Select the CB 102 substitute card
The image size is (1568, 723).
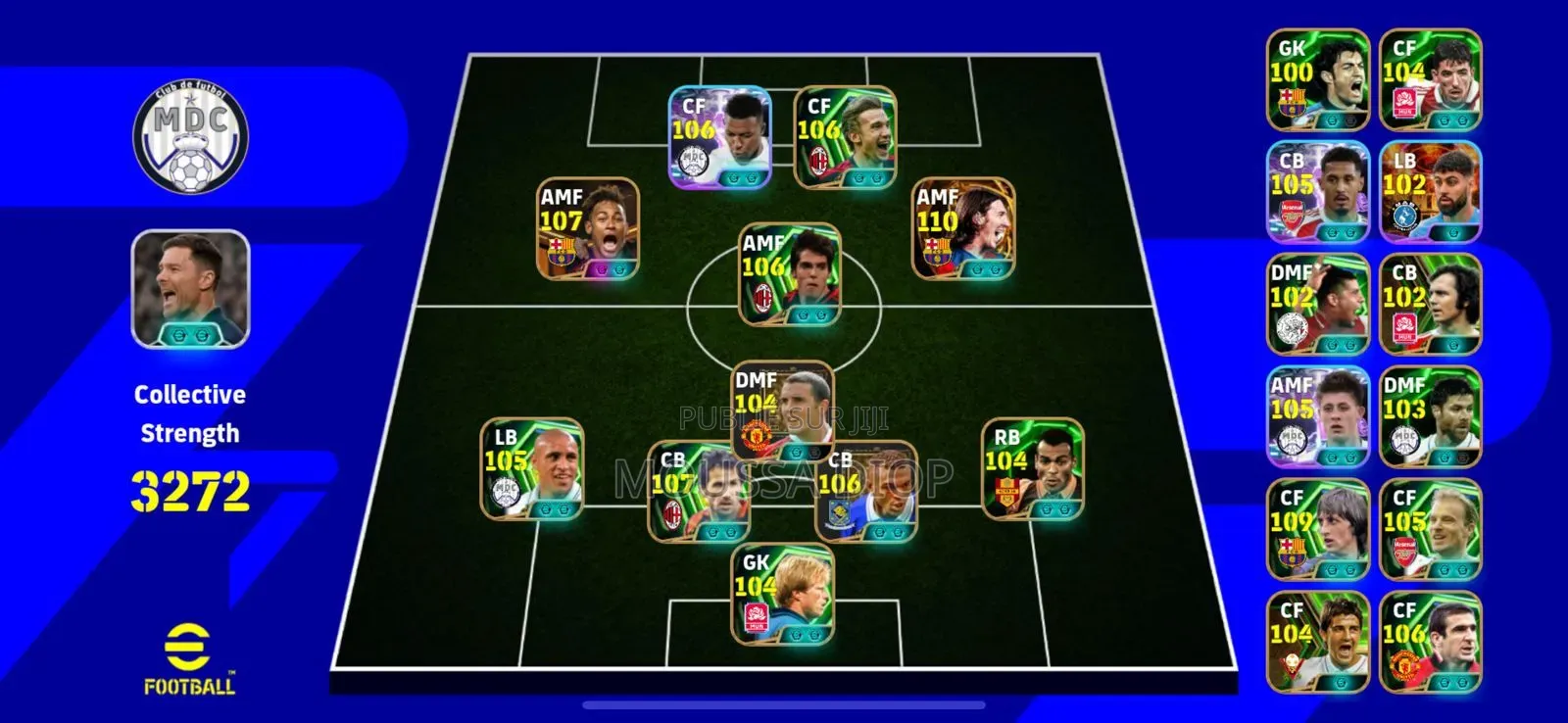point(1431,305)
